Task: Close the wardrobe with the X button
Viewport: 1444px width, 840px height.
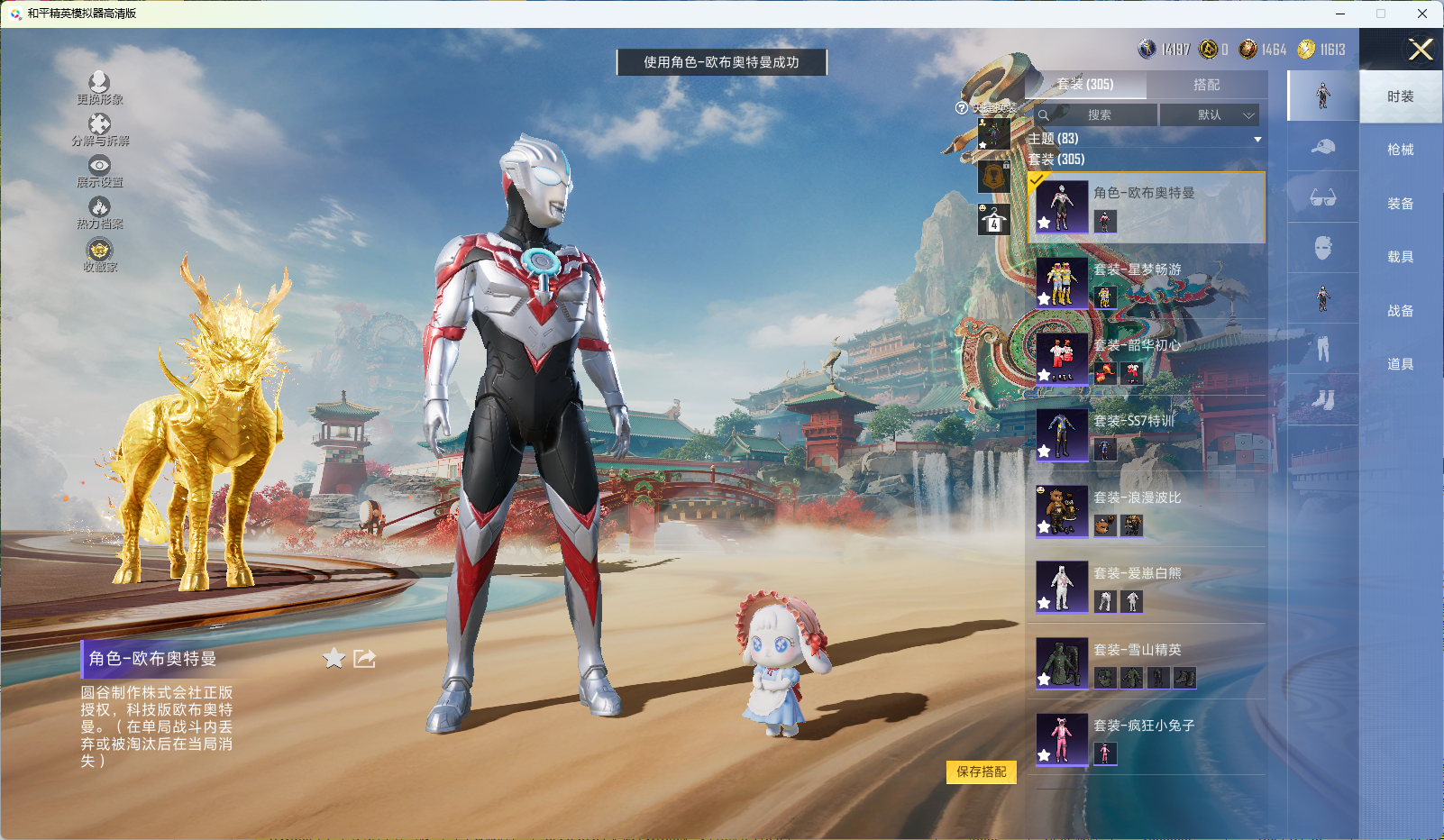Action: pos(1421,50)
